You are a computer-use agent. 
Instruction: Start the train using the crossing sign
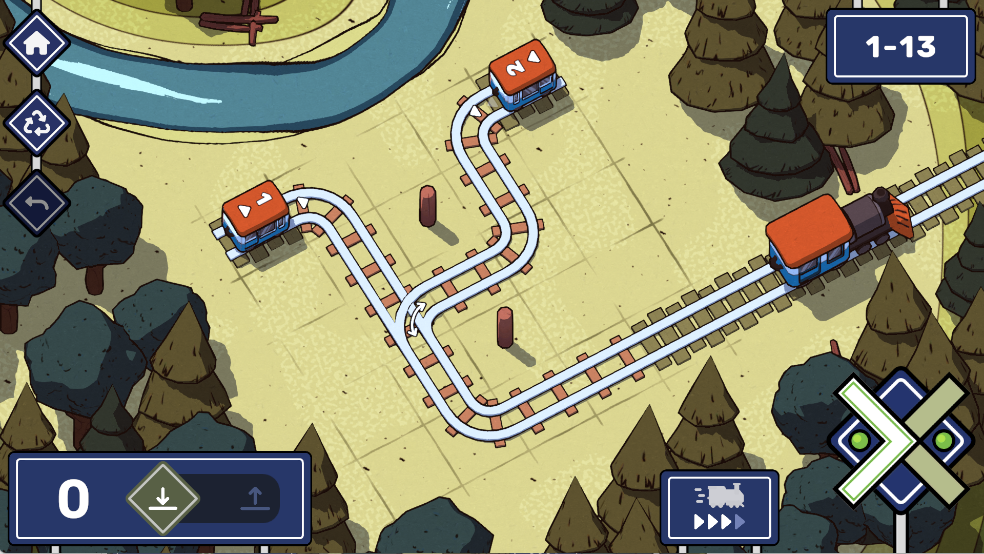coord(901,440)
